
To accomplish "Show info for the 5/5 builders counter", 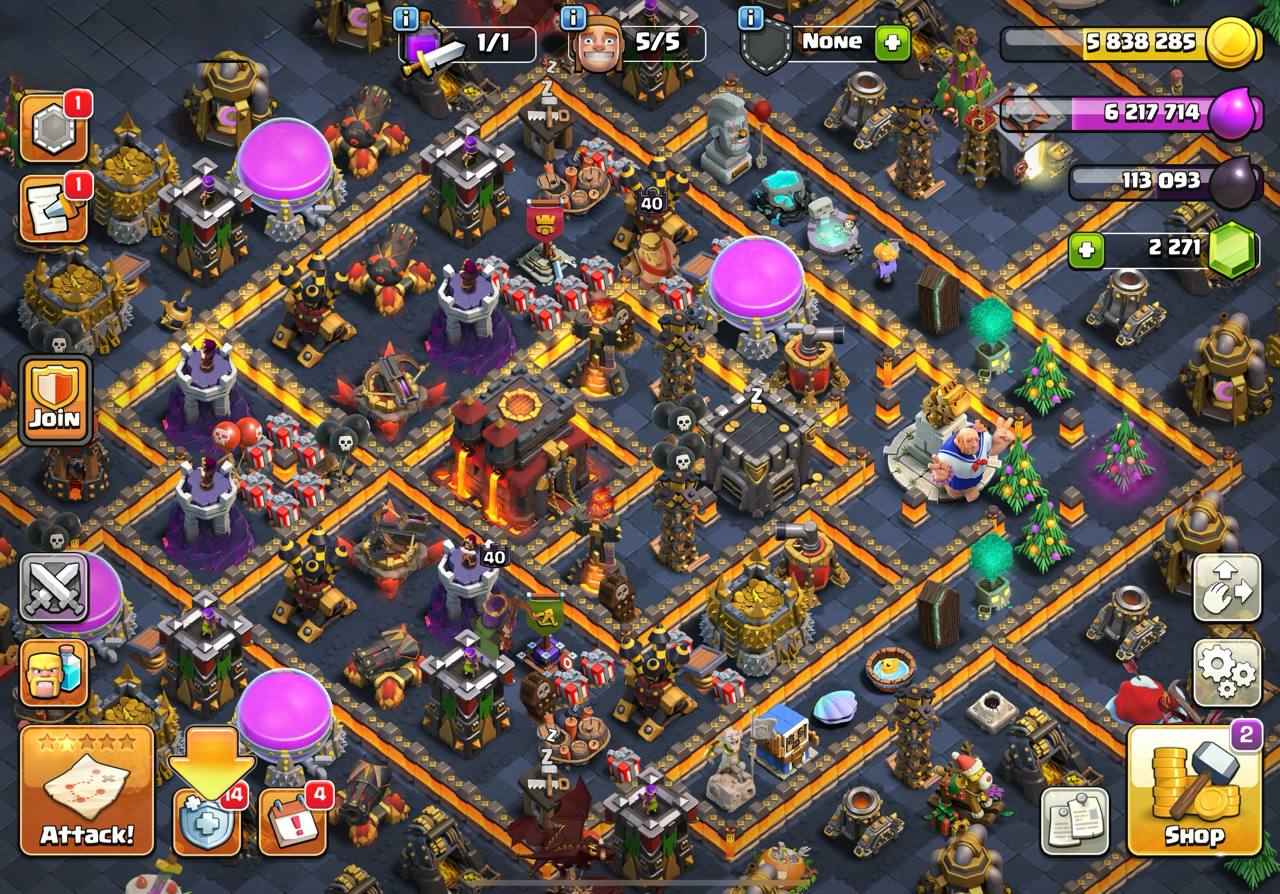I will [574, 18].
